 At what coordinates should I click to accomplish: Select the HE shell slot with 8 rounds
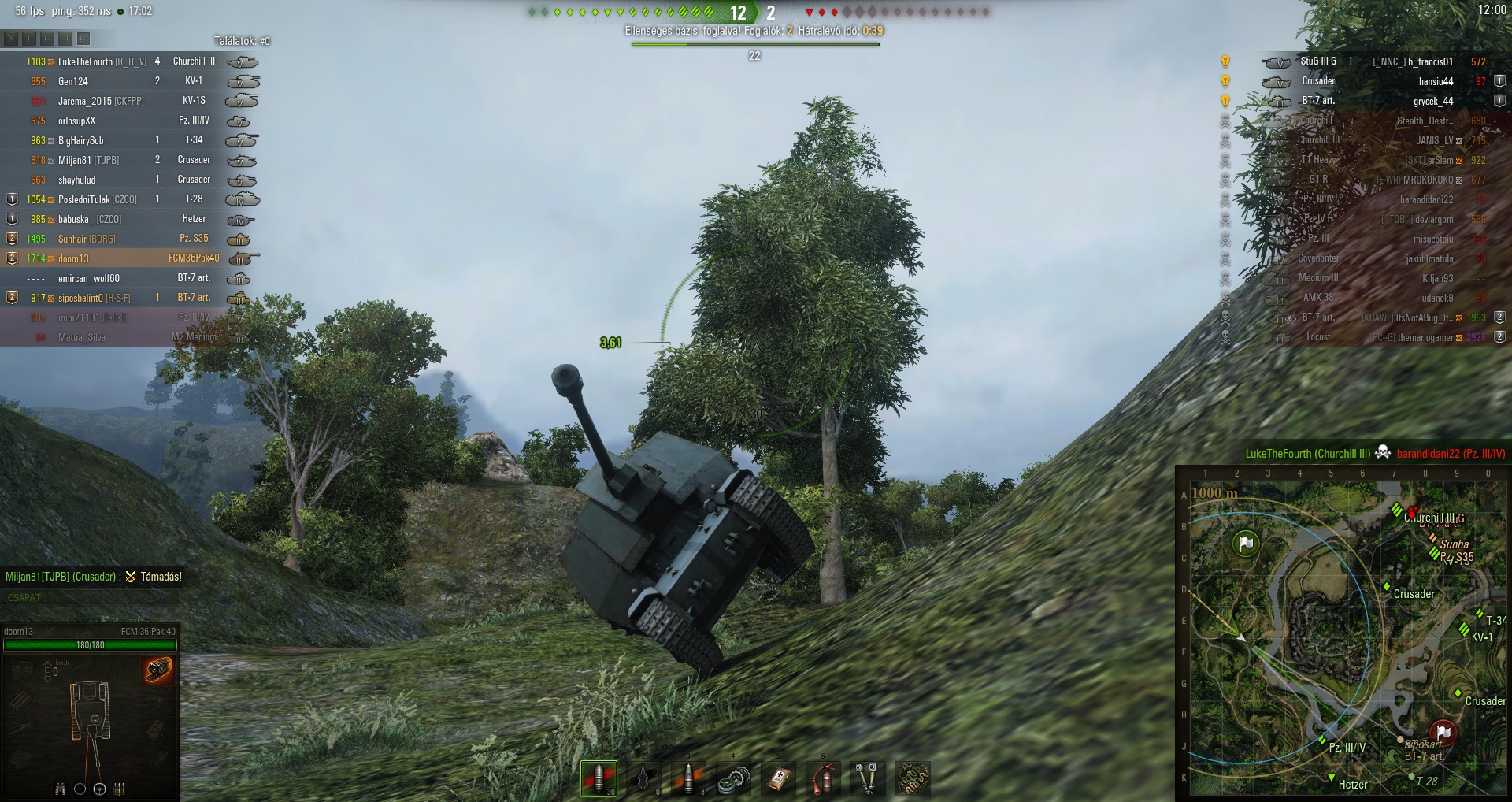coord(688,778)
